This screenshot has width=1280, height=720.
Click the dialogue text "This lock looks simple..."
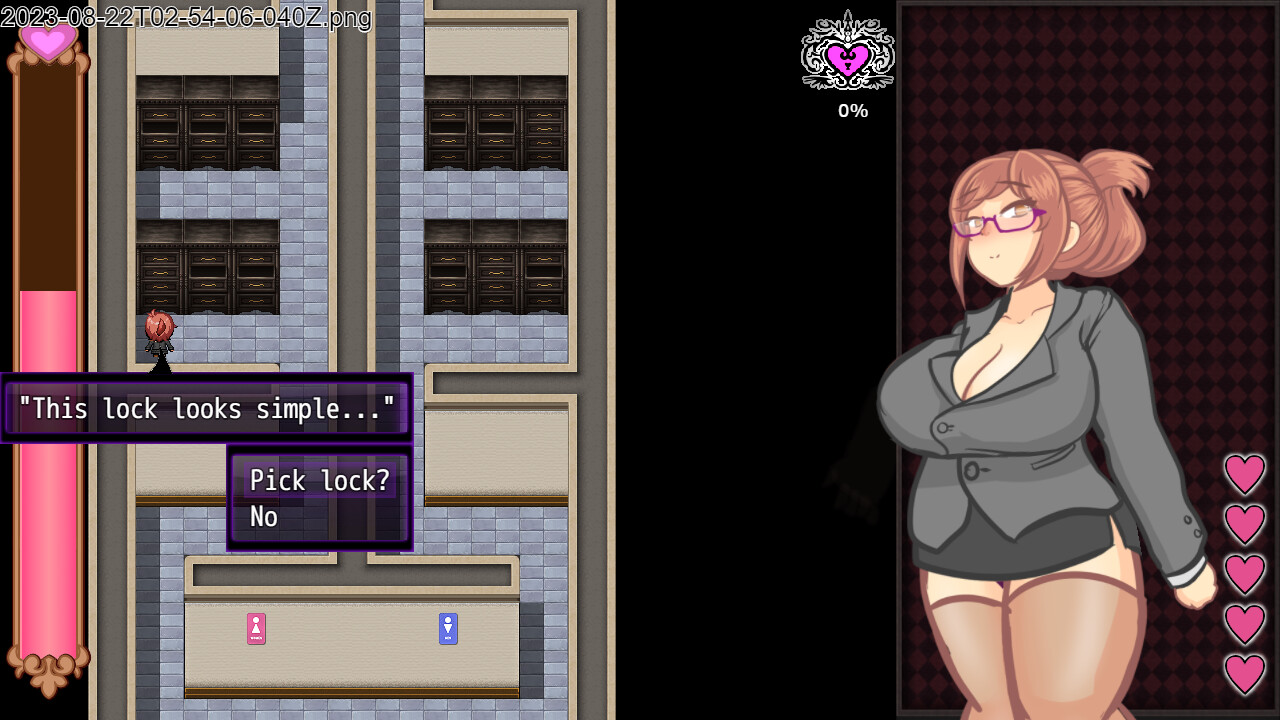[206, 408]
